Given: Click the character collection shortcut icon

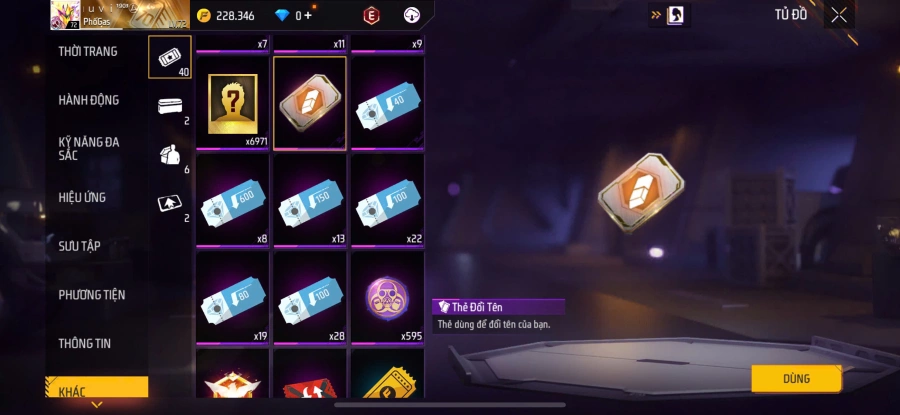Looking at the screenshot, I should click(676, 15).
